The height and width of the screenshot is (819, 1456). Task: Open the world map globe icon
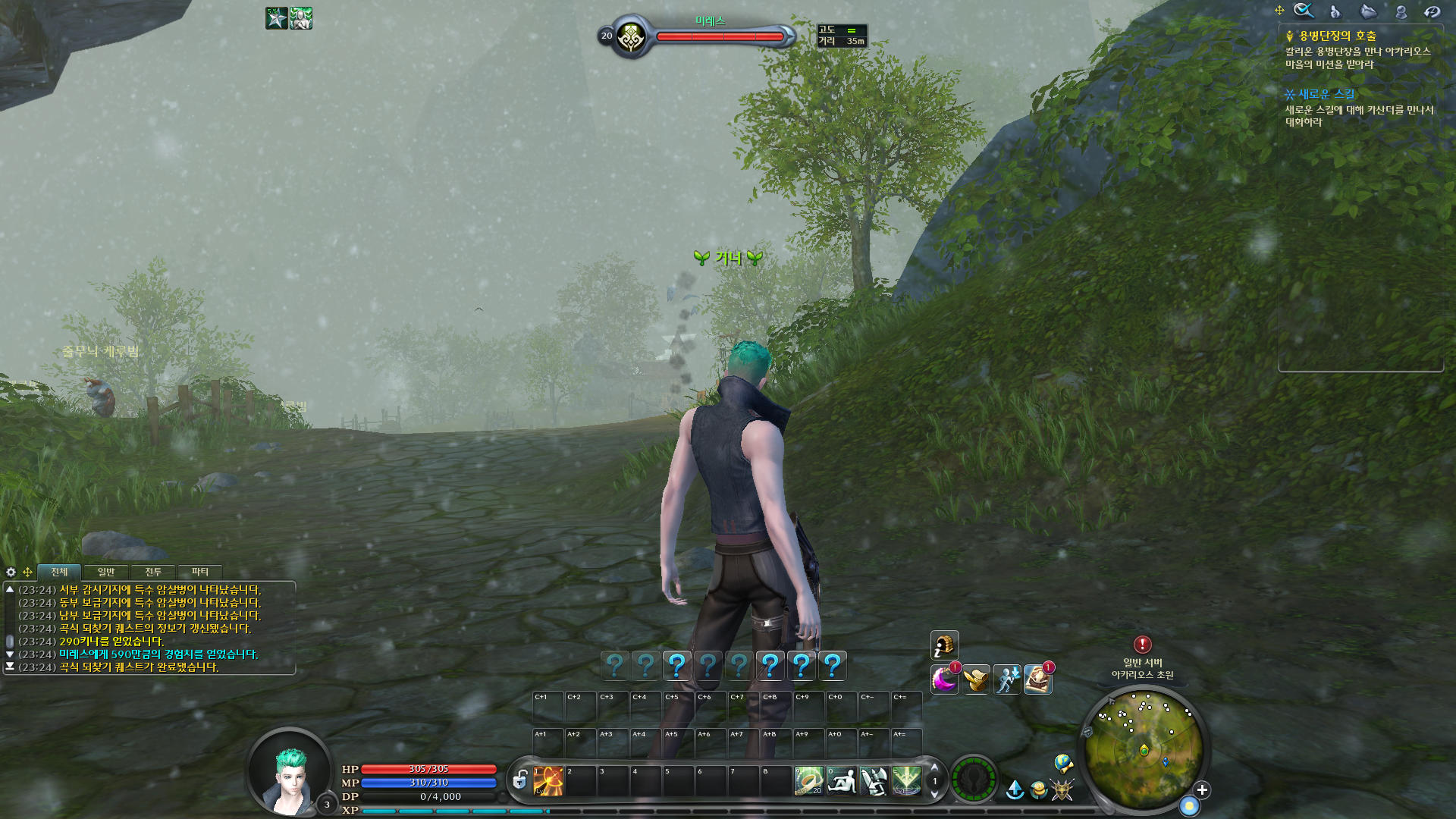click(x=1063, y=763)
